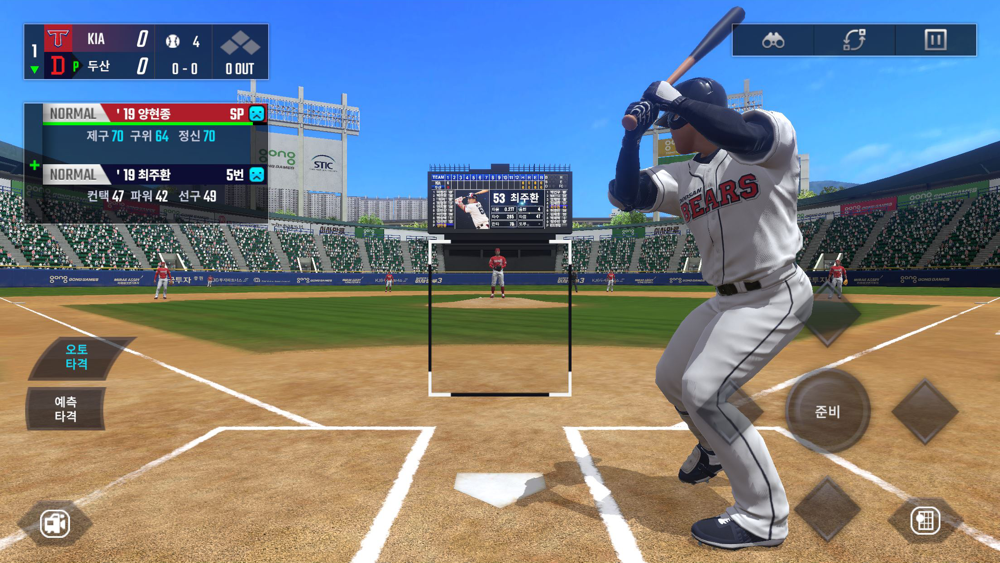Pause the game with the pause button
This screenshot has height=563, width=1000.
(x=935, y=40)
